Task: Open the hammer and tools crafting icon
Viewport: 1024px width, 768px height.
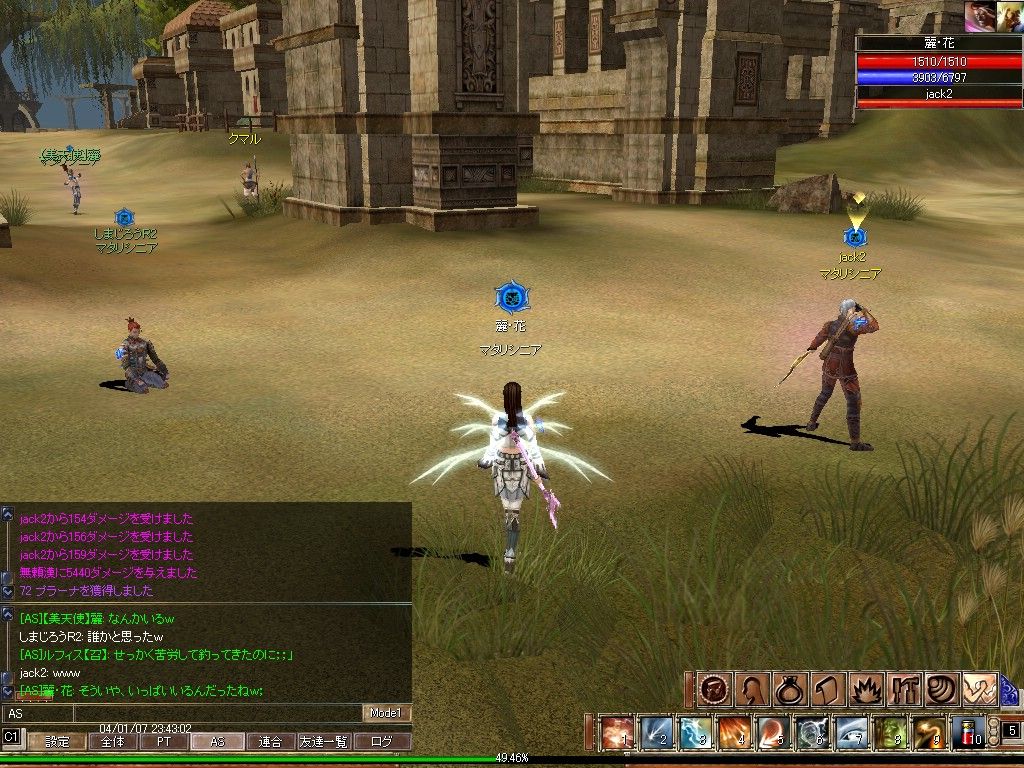Action: [x=903, y=689]
